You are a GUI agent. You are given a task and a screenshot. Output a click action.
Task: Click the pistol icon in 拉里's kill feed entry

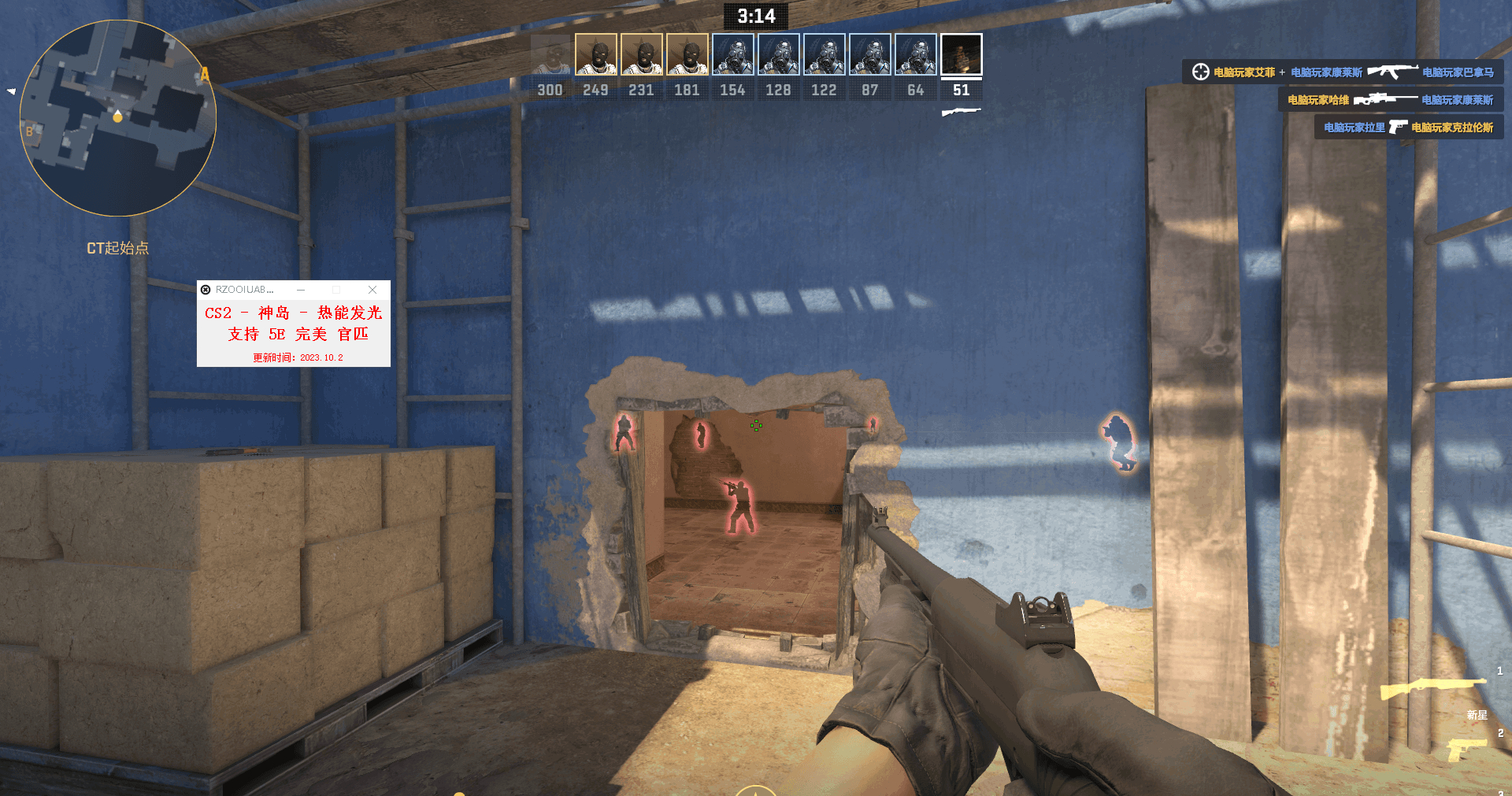point(1399,127)
